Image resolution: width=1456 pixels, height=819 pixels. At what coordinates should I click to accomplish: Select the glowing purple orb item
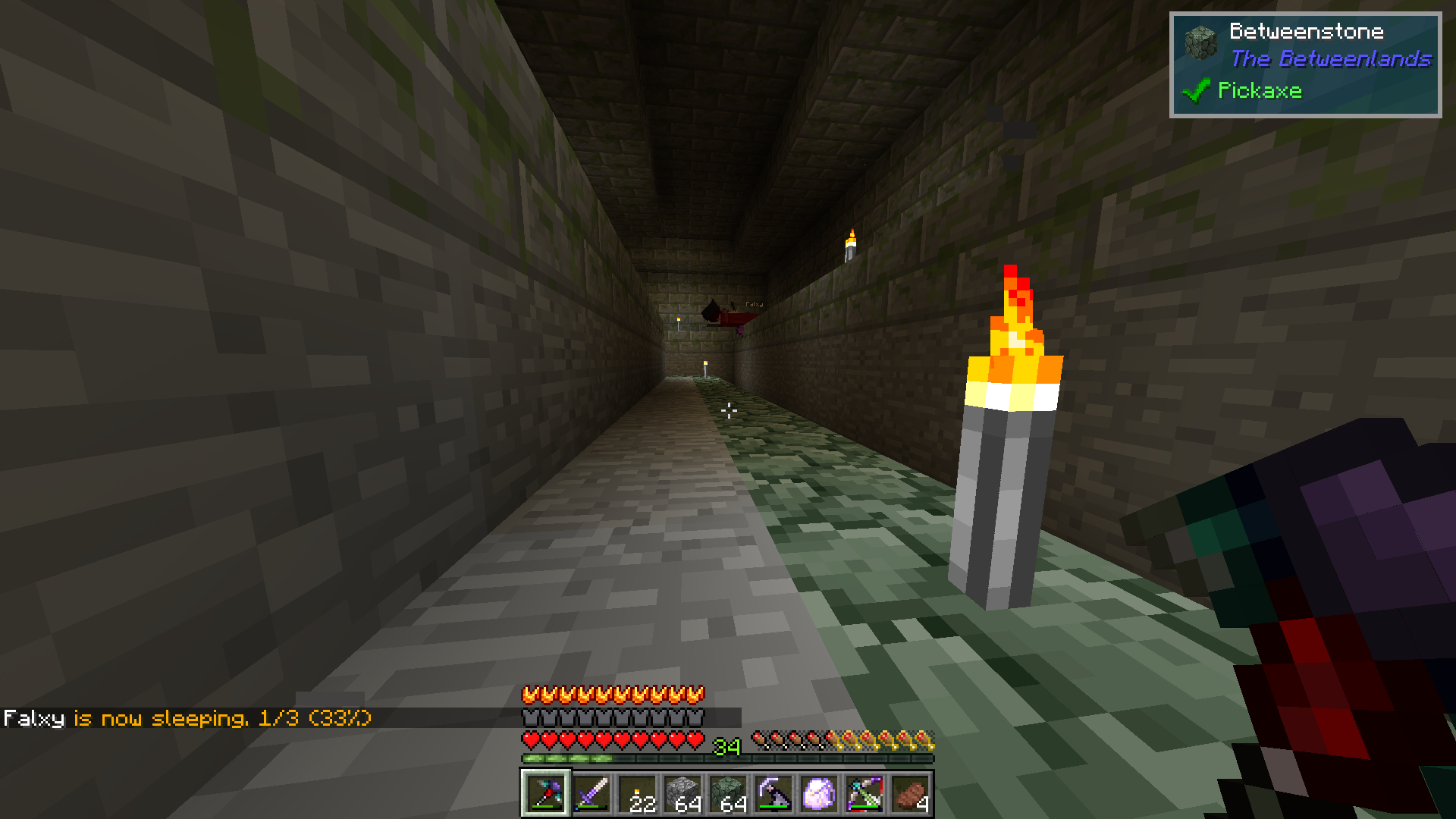tap(819, 794)
